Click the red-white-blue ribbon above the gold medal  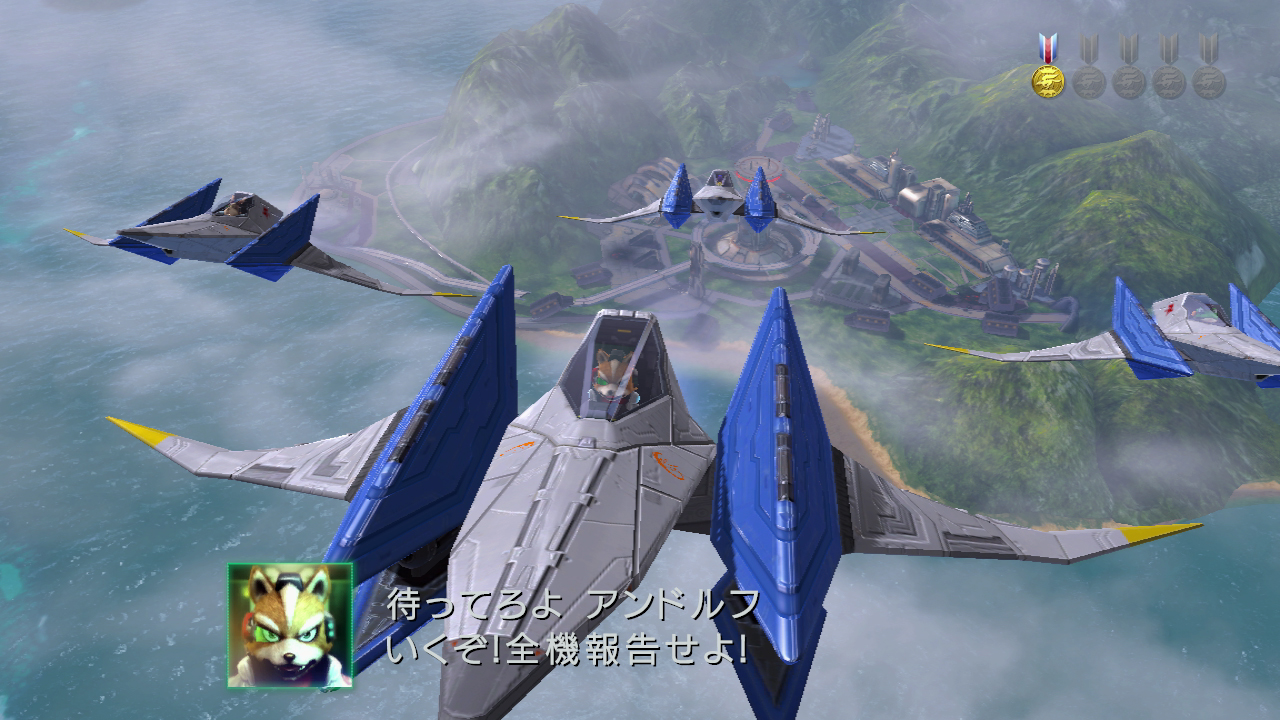[x=1049, y=45]
